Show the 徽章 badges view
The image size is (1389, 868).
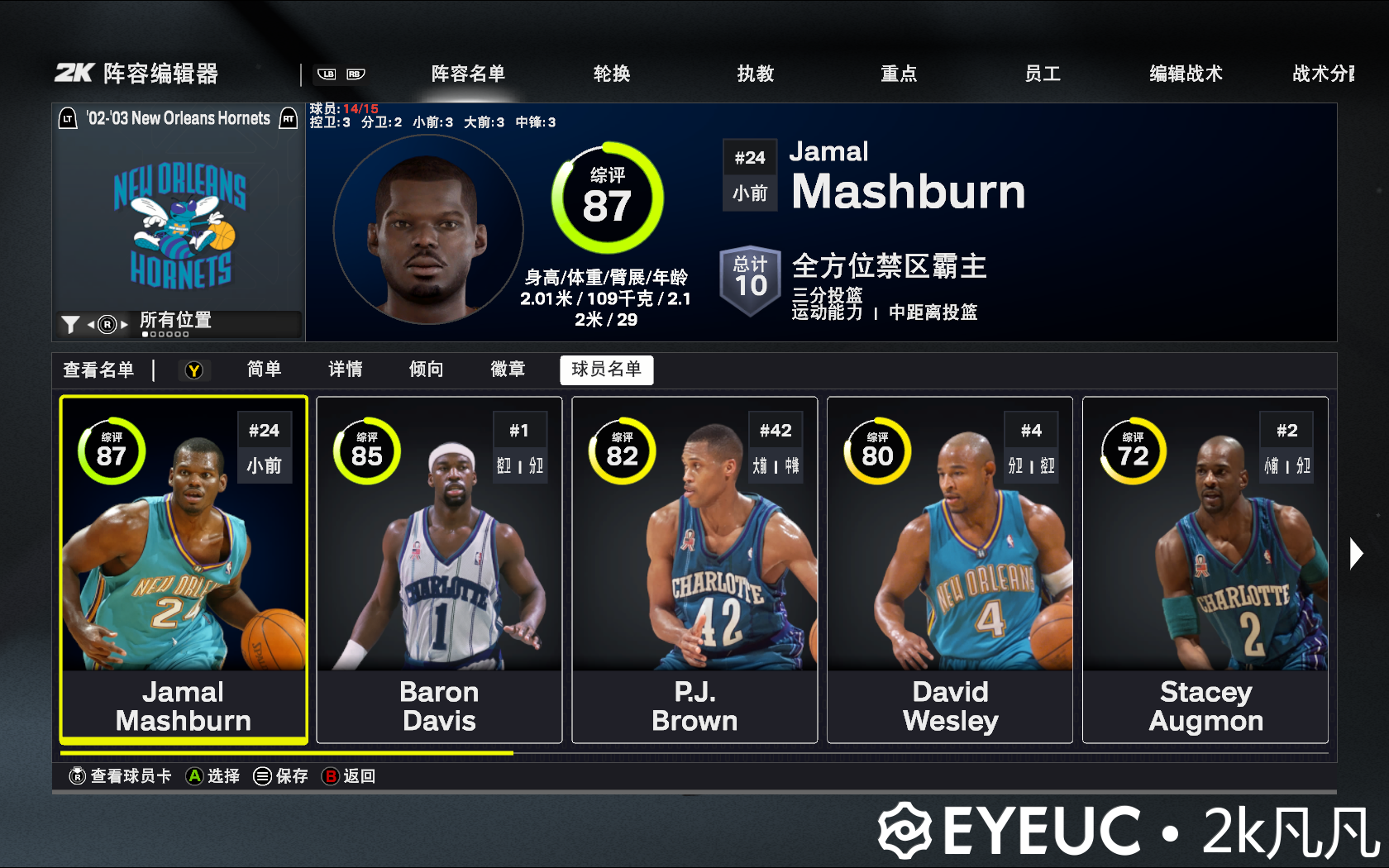pyautogui.click(x=508, y=370)
